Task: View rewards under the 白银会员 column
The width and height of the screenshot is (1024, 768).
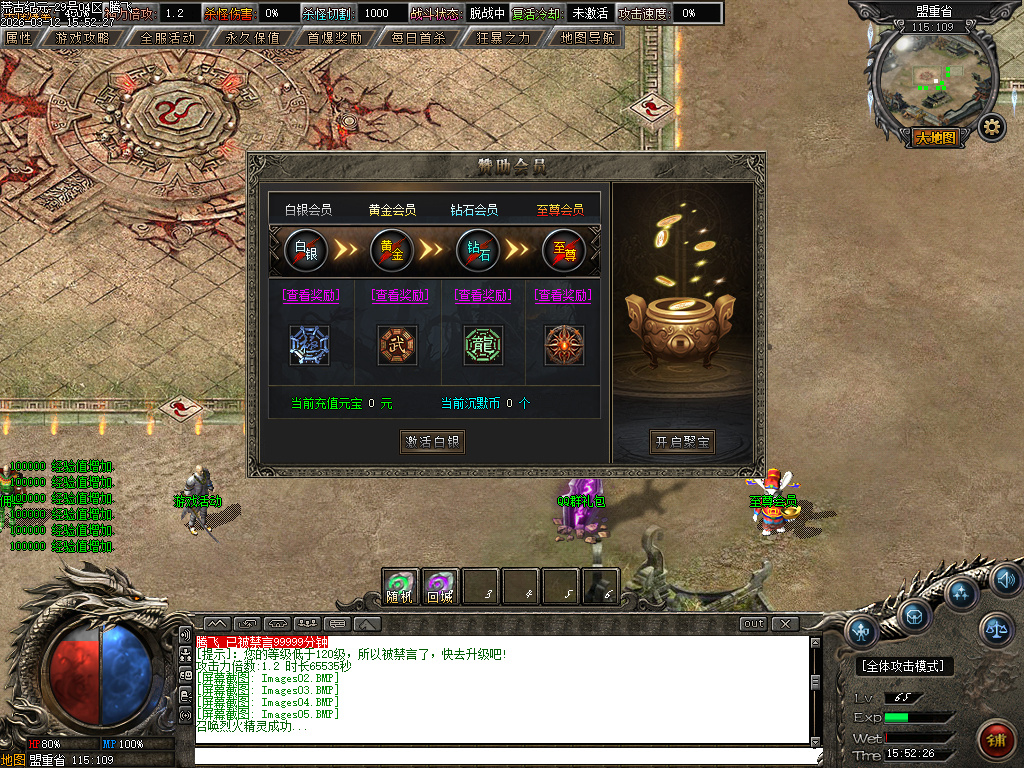Action: pos(311,295)
